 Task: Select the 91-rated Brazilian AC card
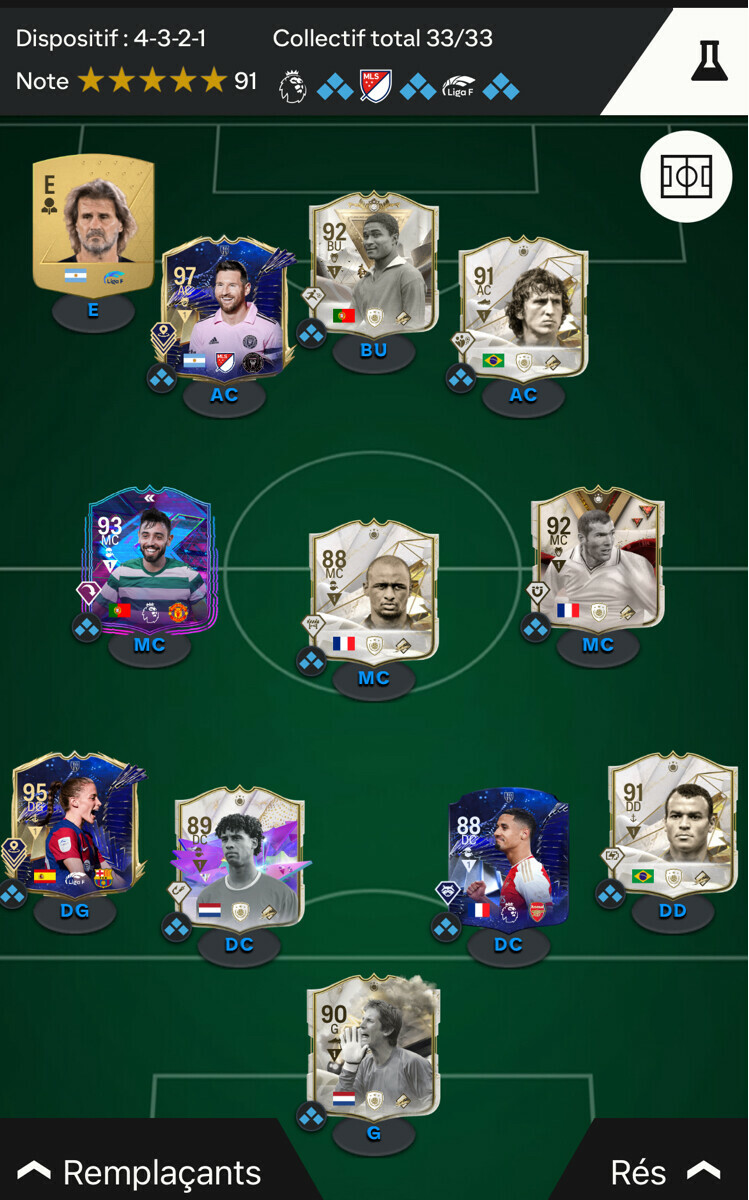[522, 307]
